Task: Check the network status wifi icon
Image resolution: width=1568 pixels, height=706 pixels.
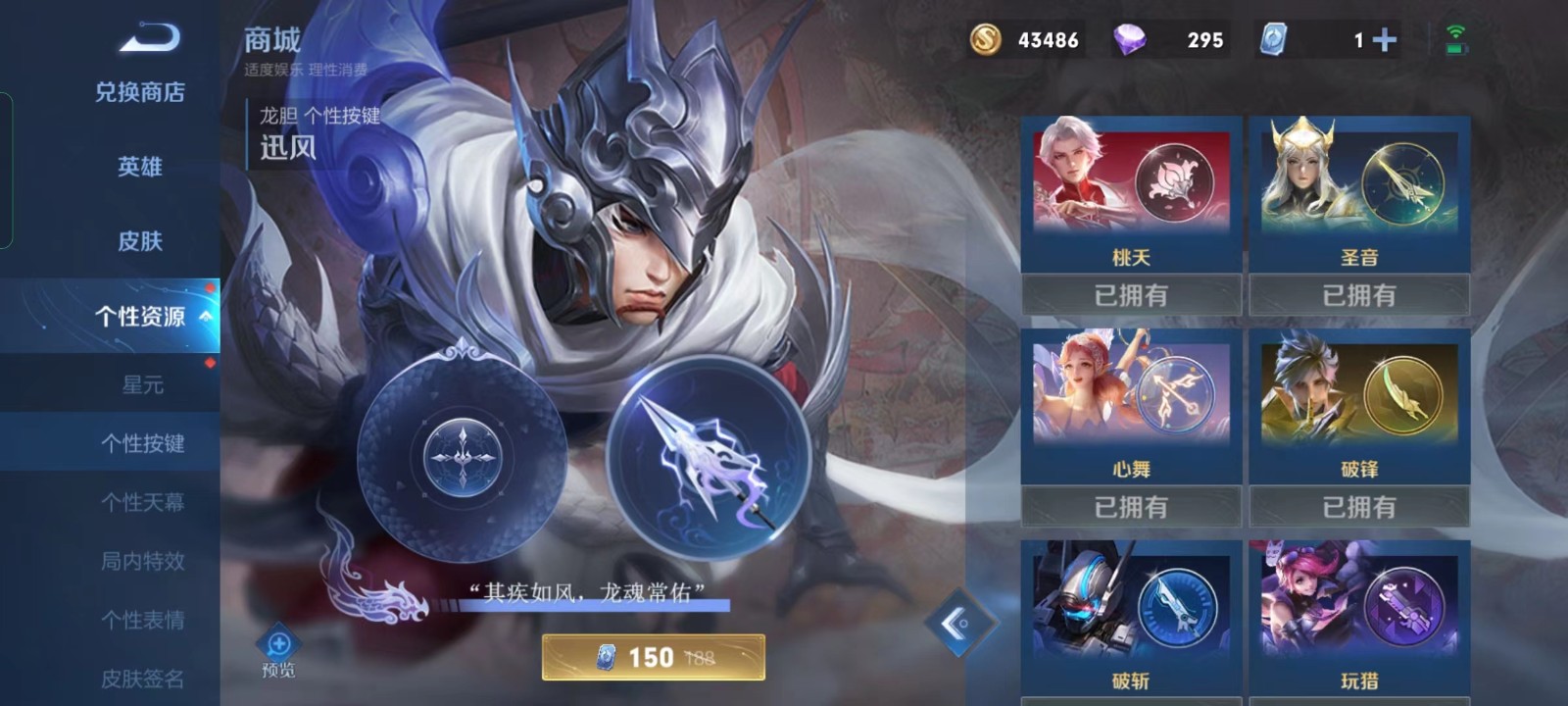Action: (x=1456, y=33)
